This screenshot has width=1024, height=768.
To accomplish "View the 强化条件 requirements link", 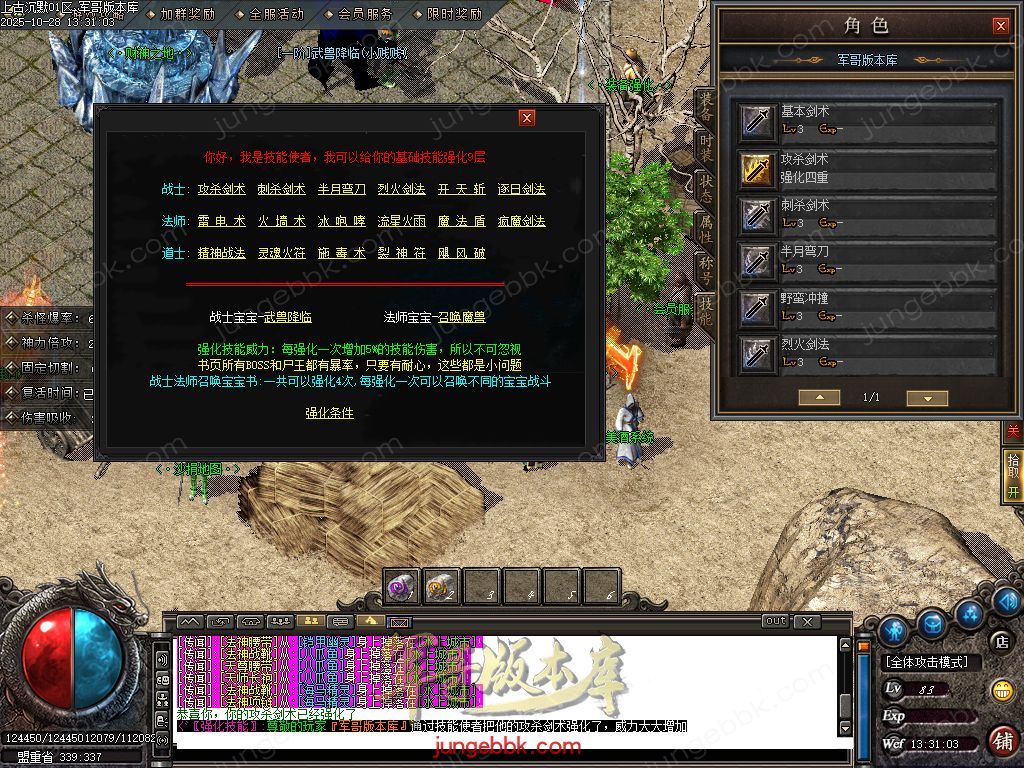I will (329, 413).
